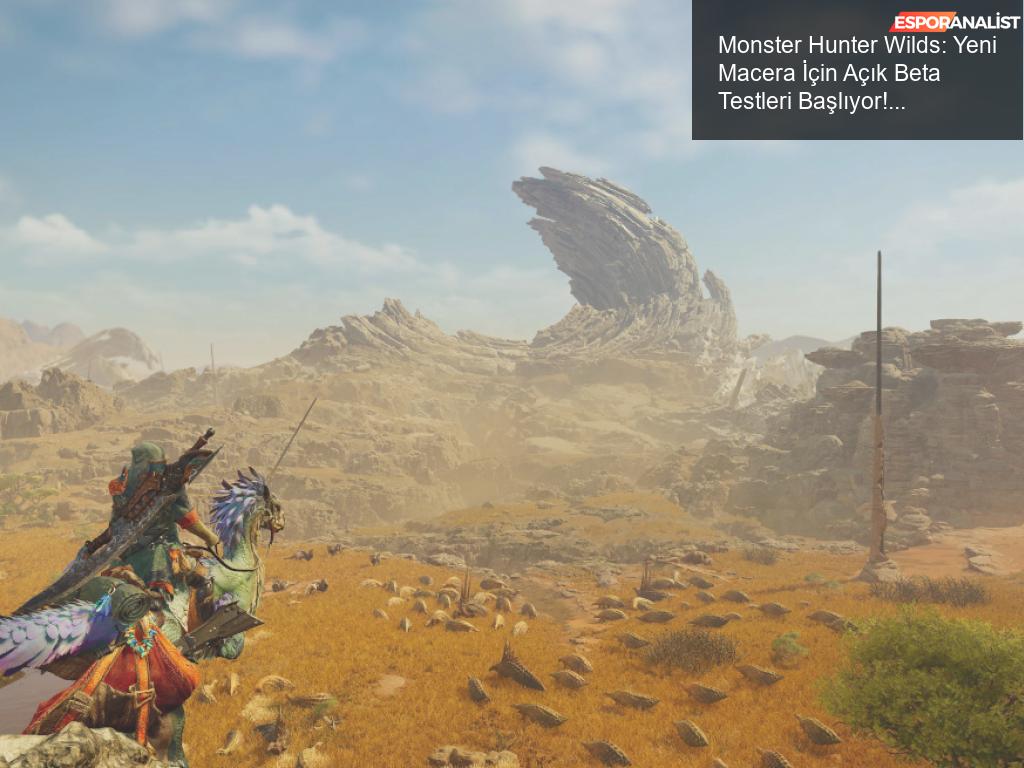Open the Monster Hunter Wilds beta headline
Viewport: 1024px width, 768px height.
(857, 73)
